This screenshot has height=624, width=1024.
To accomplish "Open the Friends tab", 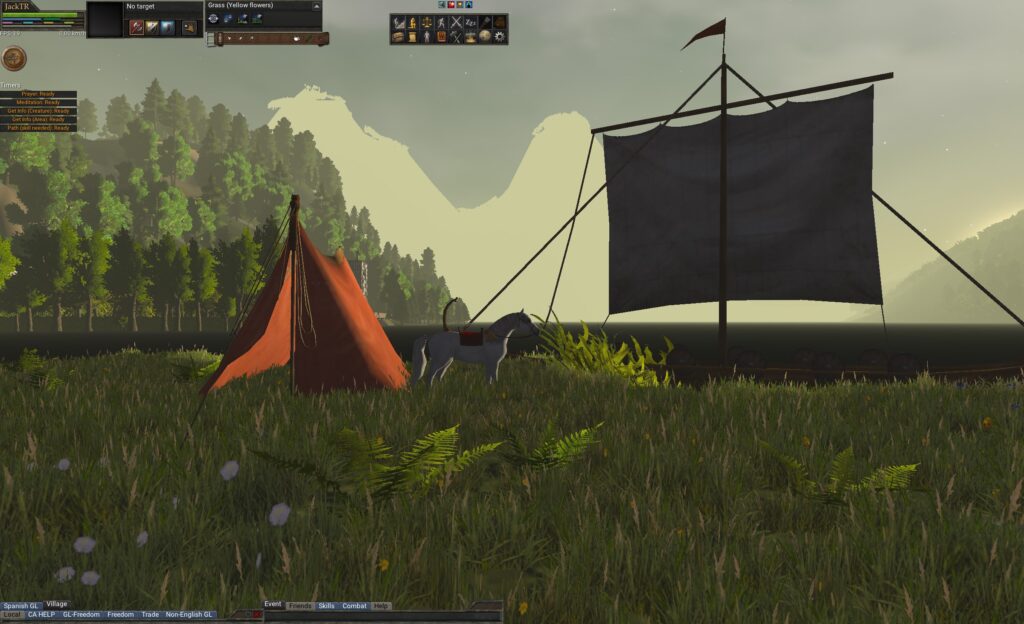I will pos(300,606).
